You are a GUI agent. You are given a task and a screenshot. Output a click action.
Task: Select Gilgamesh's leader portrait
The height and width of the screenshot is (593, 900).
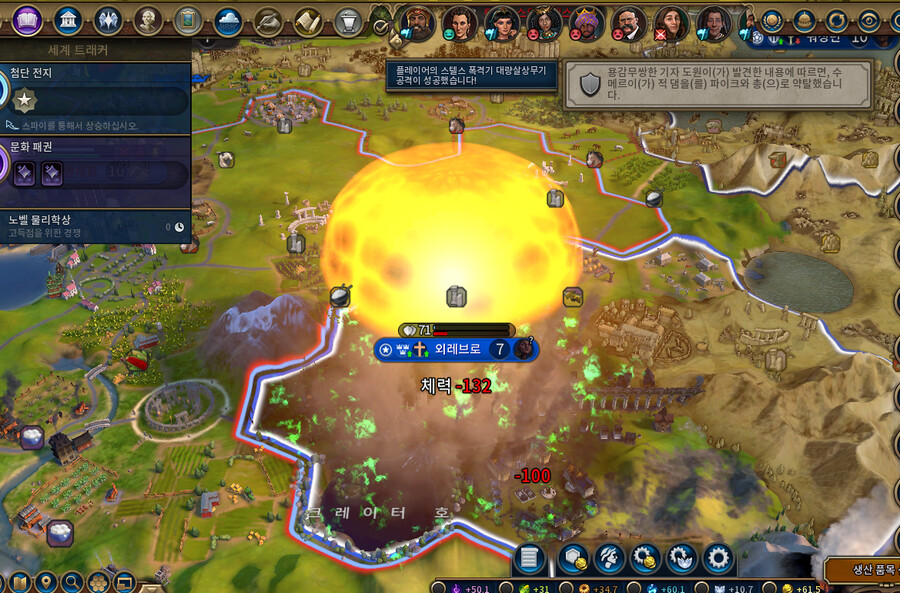pos(417,20)
